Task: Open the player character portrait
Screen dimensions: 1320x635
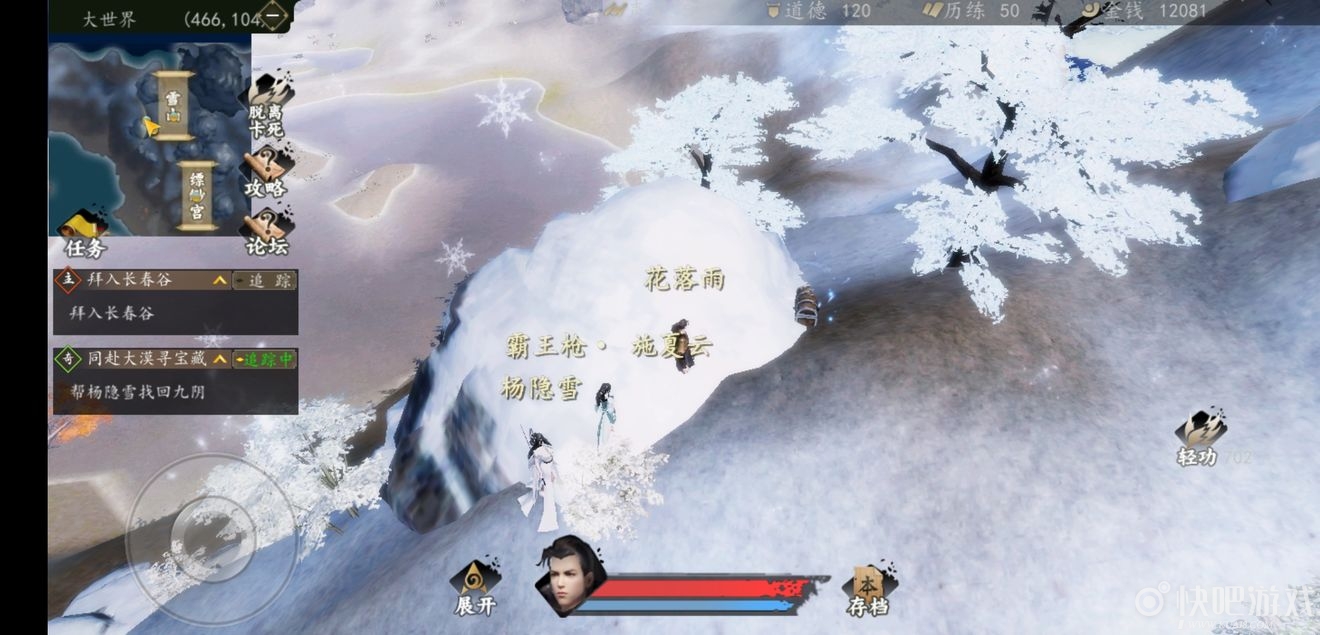Action: 568,575
